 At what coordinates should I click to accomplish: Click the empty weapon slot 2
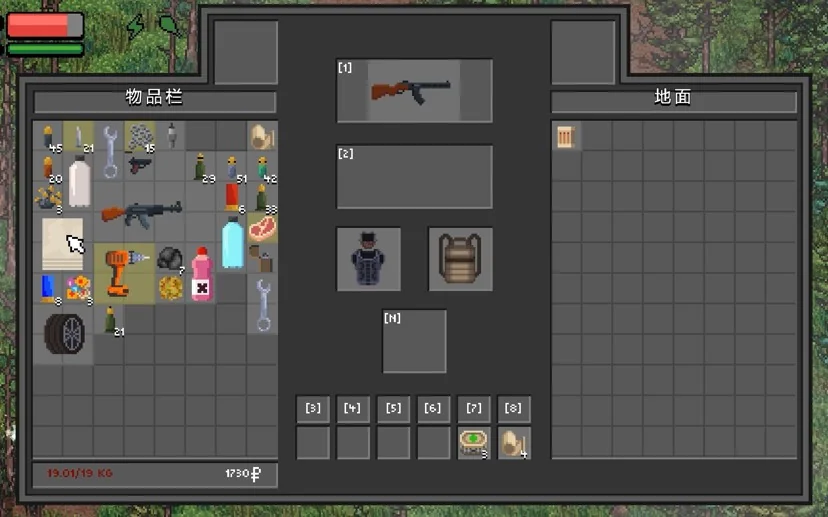pos(414,177)
